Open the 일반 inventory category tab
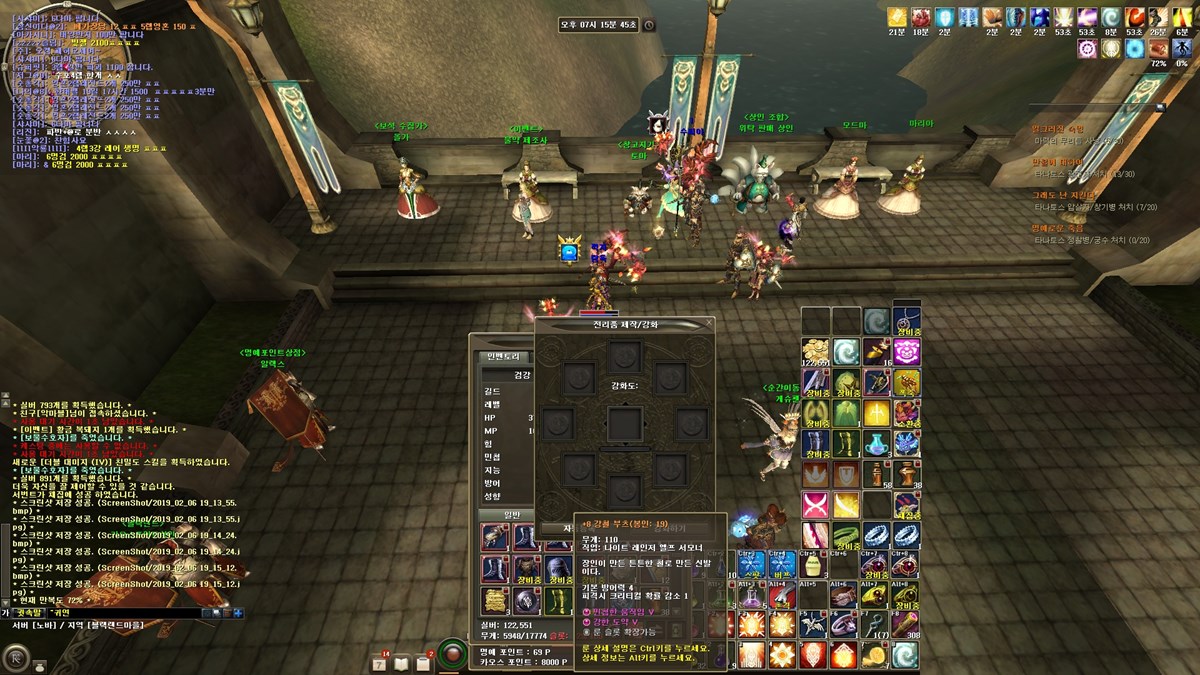The image size is (1200, 675). [497, 515]
